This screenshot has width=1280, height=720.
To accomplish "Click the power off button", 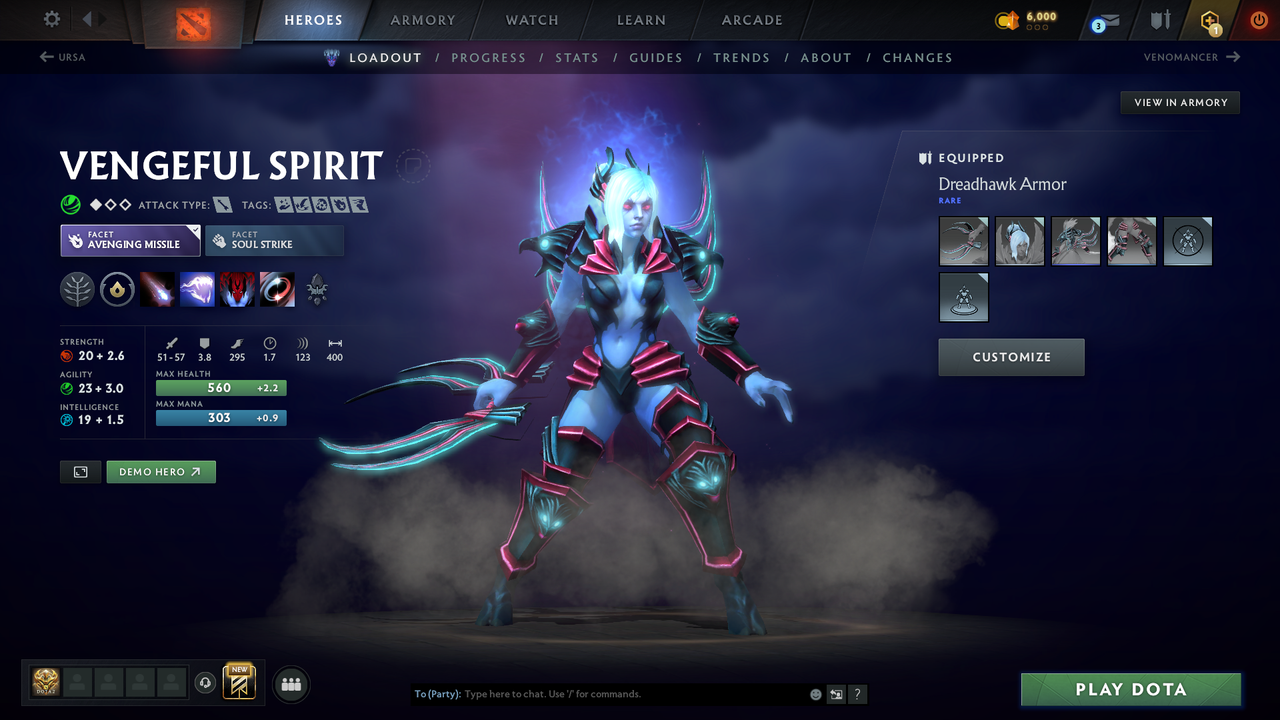I will (1258, 20).
